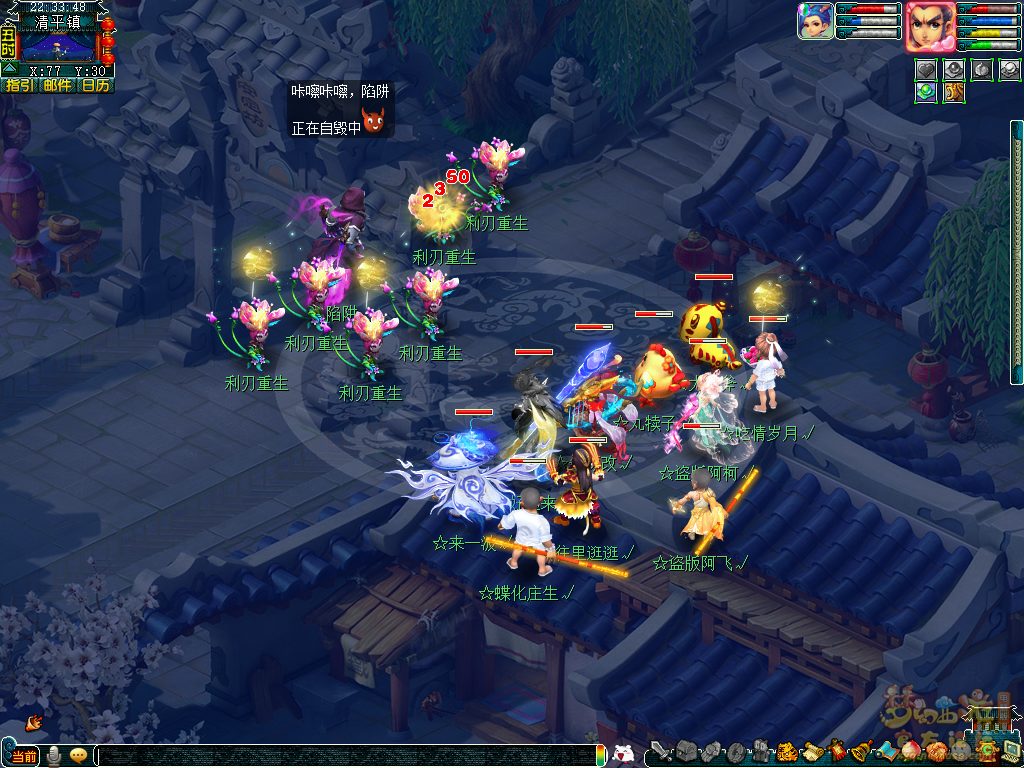Open the player character portrait
Image resolution: width=1024 pixels, height=768 pixels.
point(929,26)
